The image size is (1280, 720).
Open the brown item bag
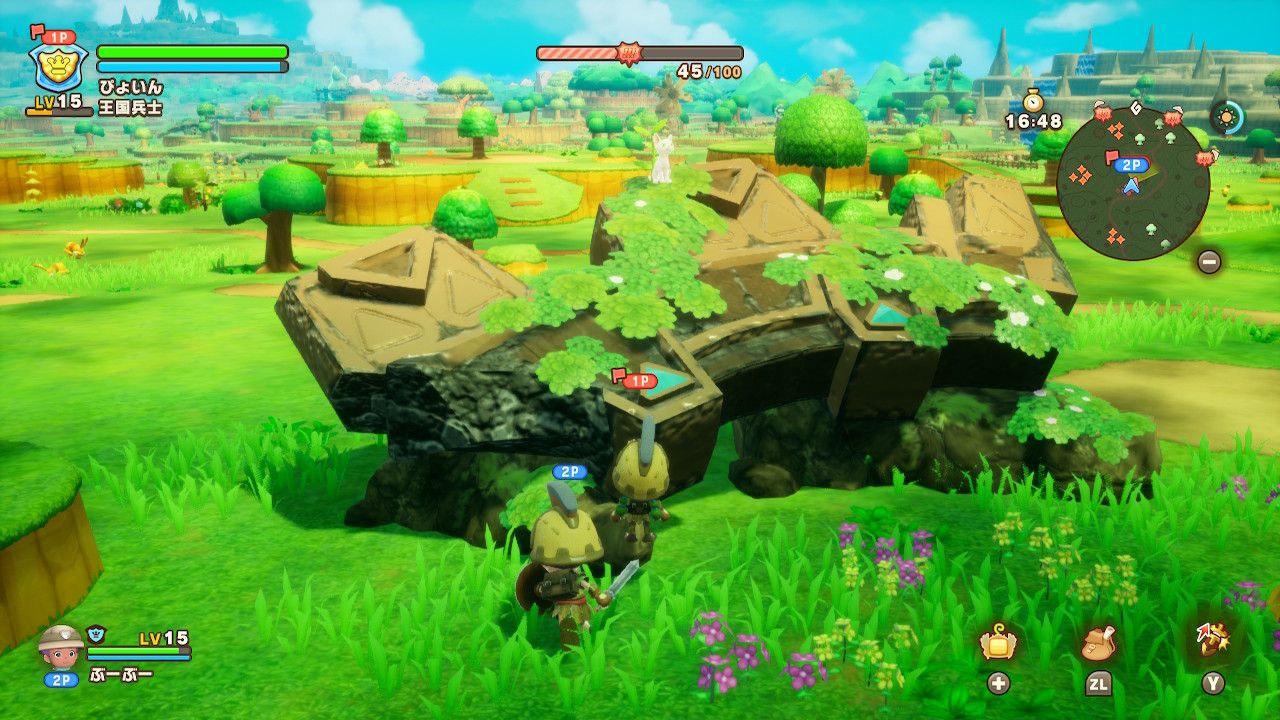pyautogui.click(x=1098, y=643)
